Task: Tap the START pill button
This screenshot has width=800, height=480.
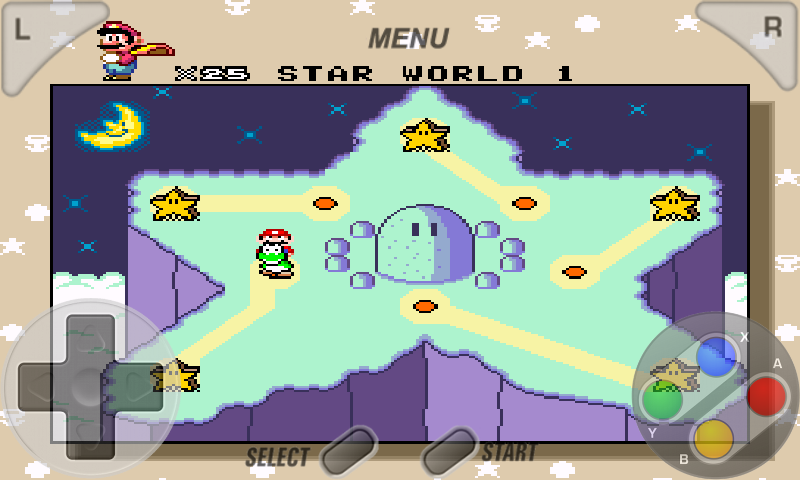Action: (449, 451)
